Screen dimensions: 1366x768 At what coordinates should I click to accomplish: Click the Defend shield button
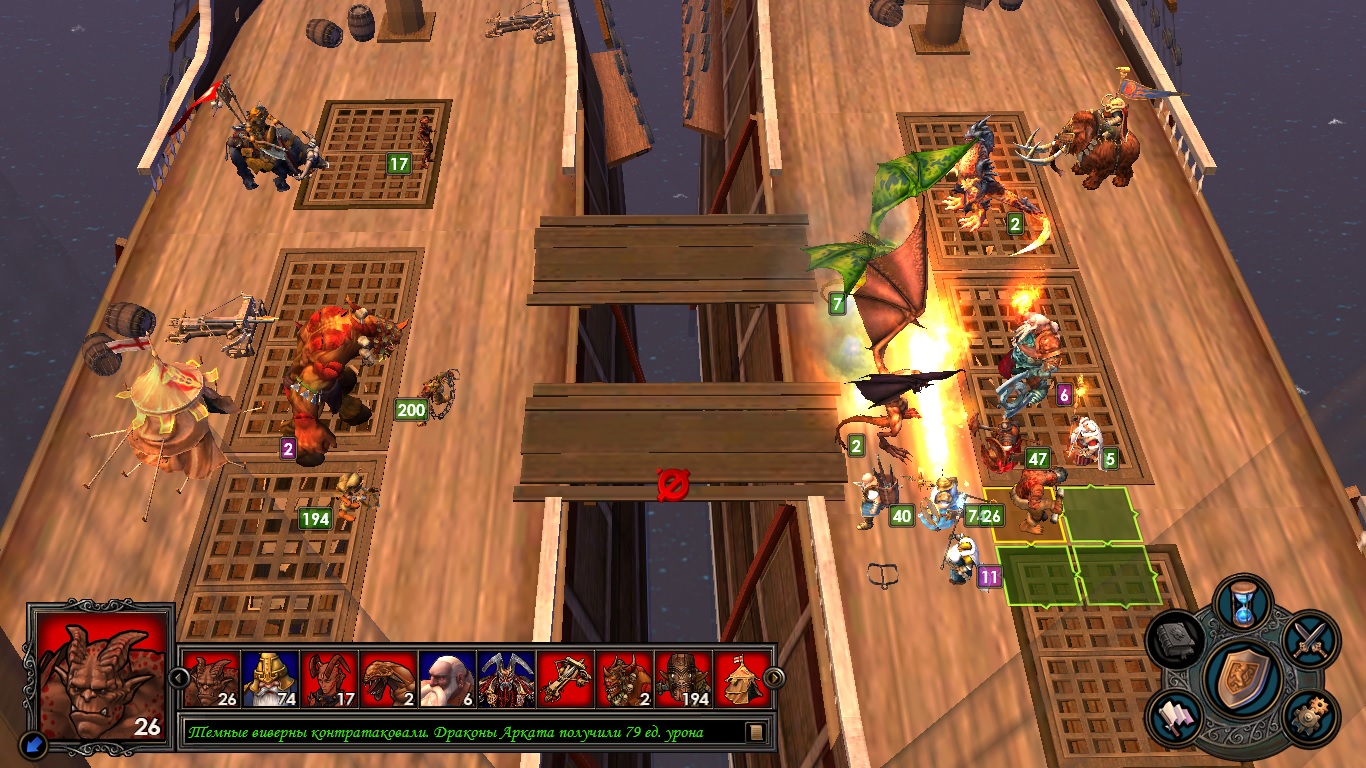click(1243, 677)
